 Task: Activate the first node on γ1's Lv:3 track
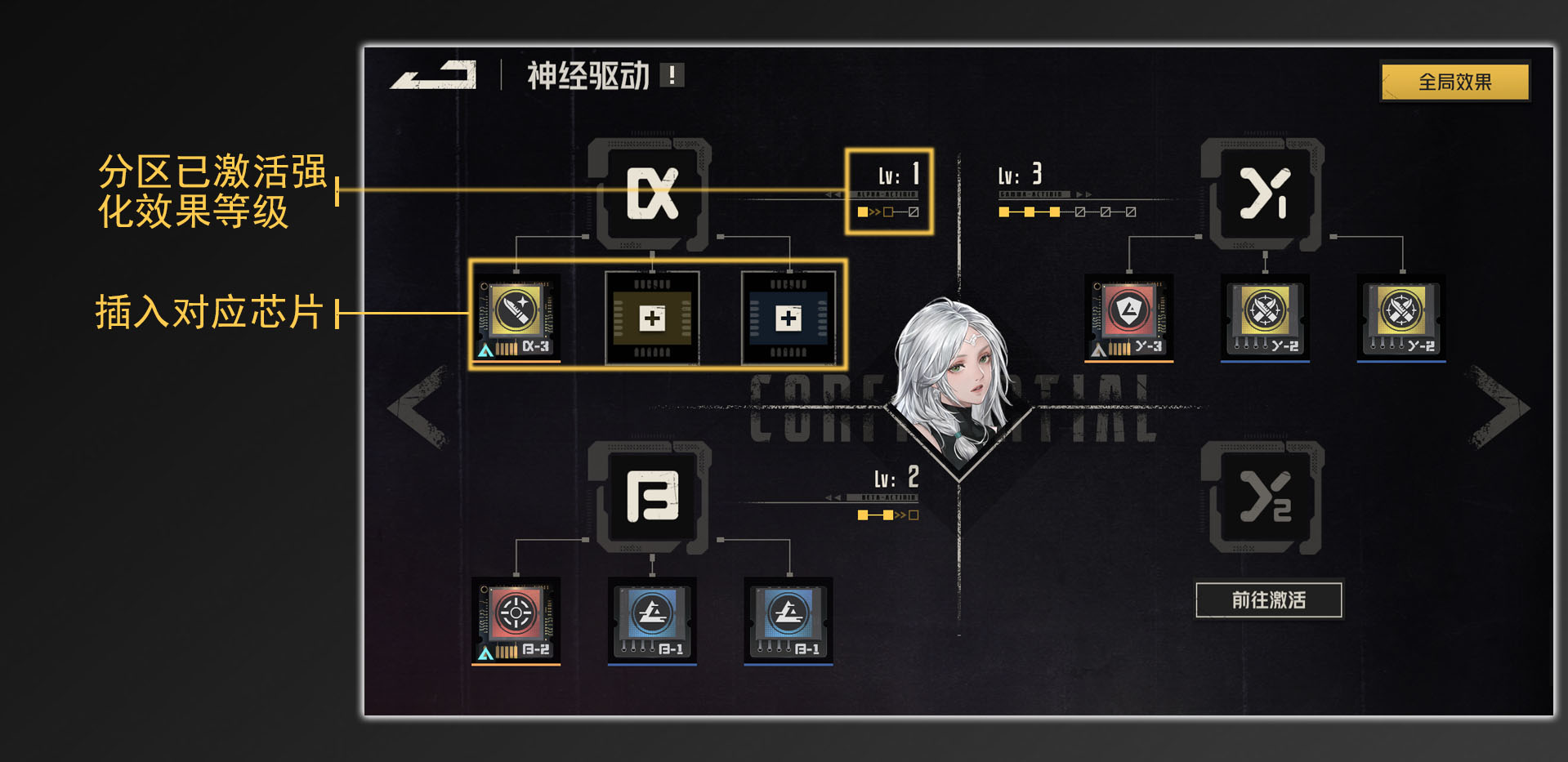point(1004,211)
